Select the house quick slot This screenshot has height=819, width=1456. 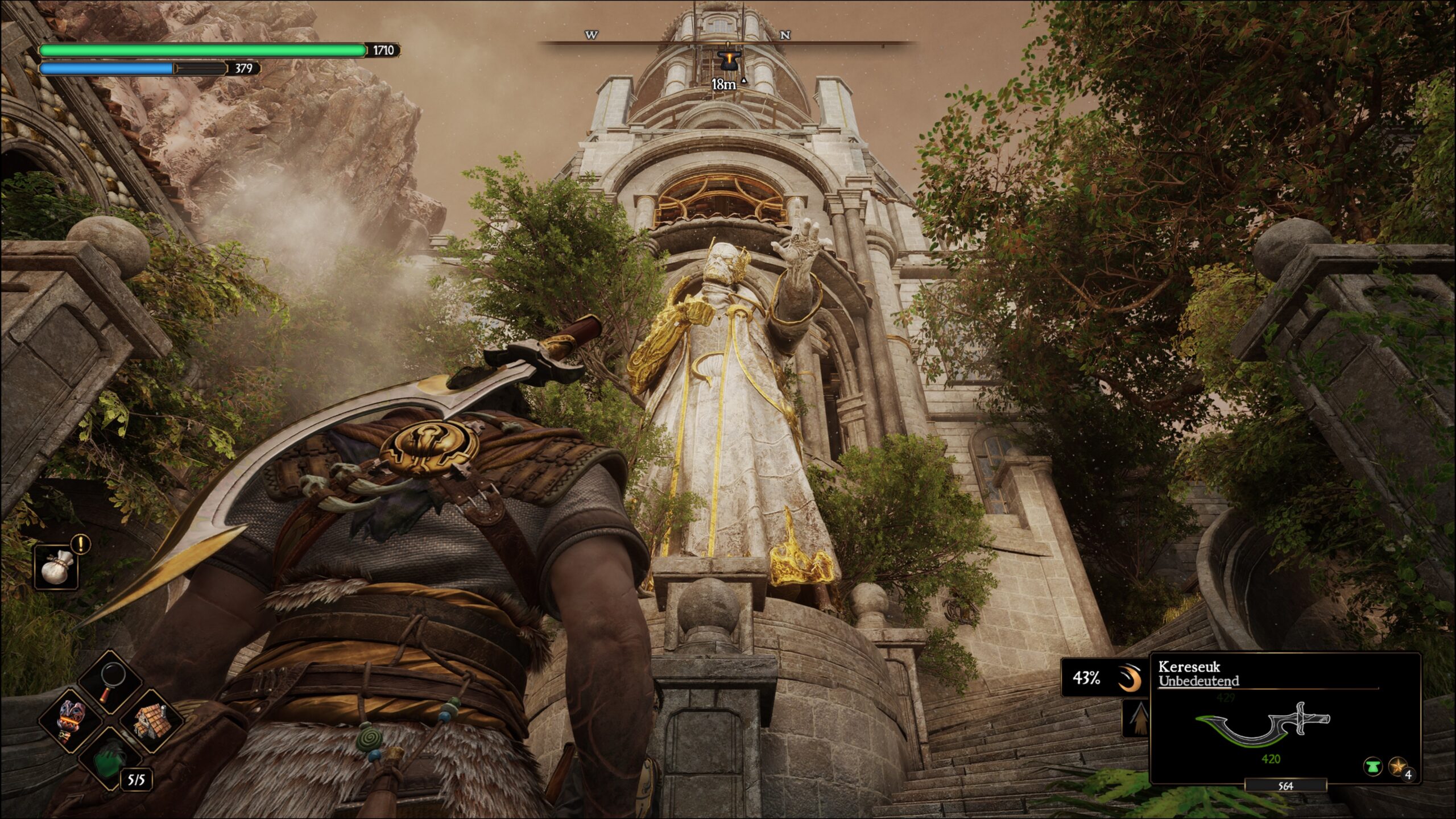(x=151, y=721)
